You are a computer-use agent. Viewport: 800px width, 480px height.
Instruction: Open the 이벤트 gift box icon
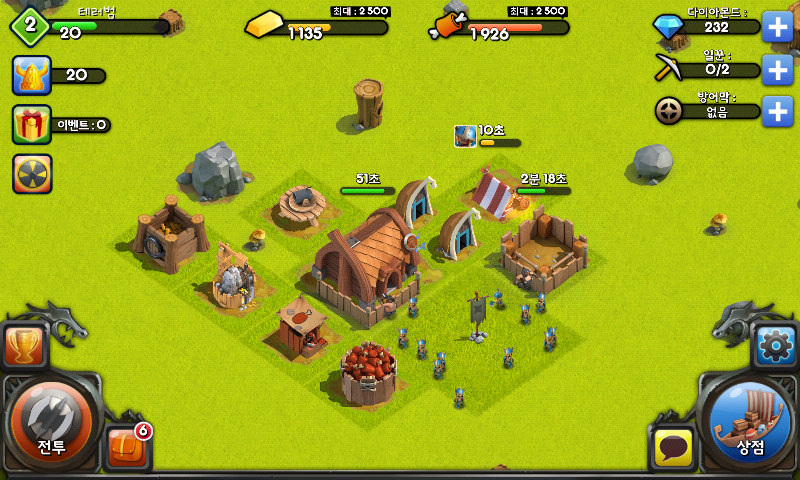pyautogui.click(x=32, y=125)
